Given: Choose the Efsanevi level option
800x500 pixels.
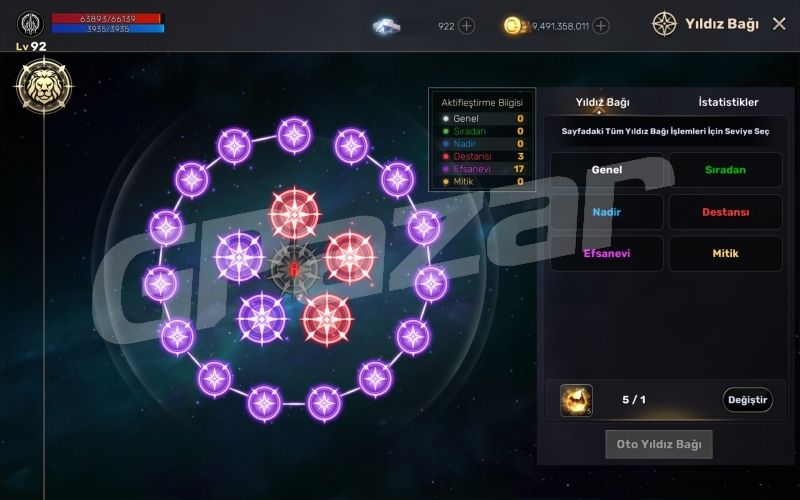Looking at the screenshot, I should (607, 254).
